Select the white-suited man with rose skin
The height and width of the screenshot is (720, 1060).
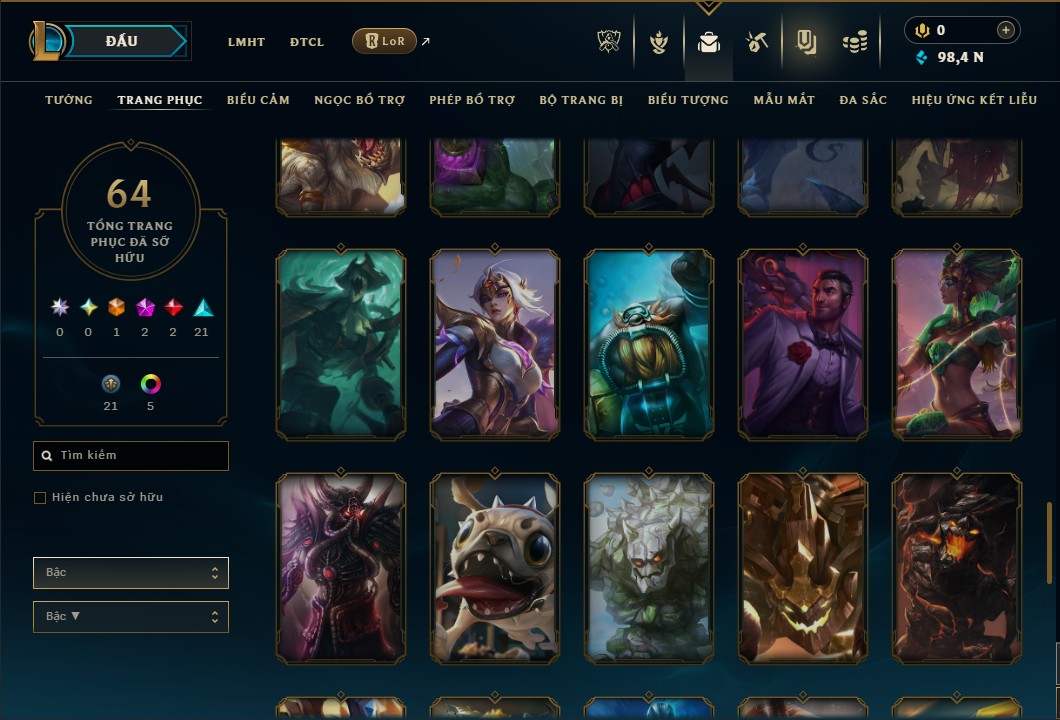[803, 344]
